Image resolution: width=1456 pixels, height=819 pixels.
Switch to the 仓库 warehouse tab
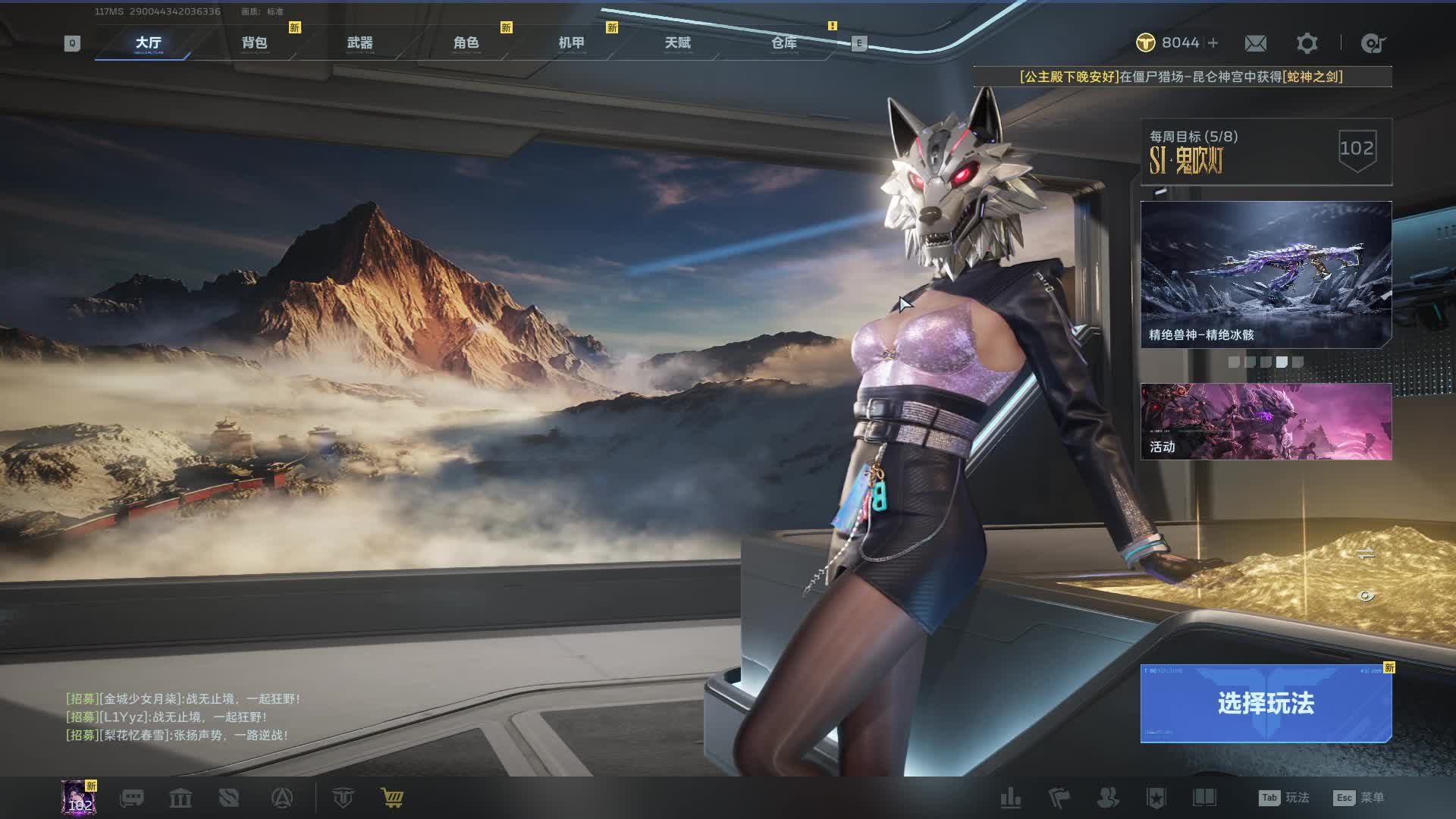[784, 43]
